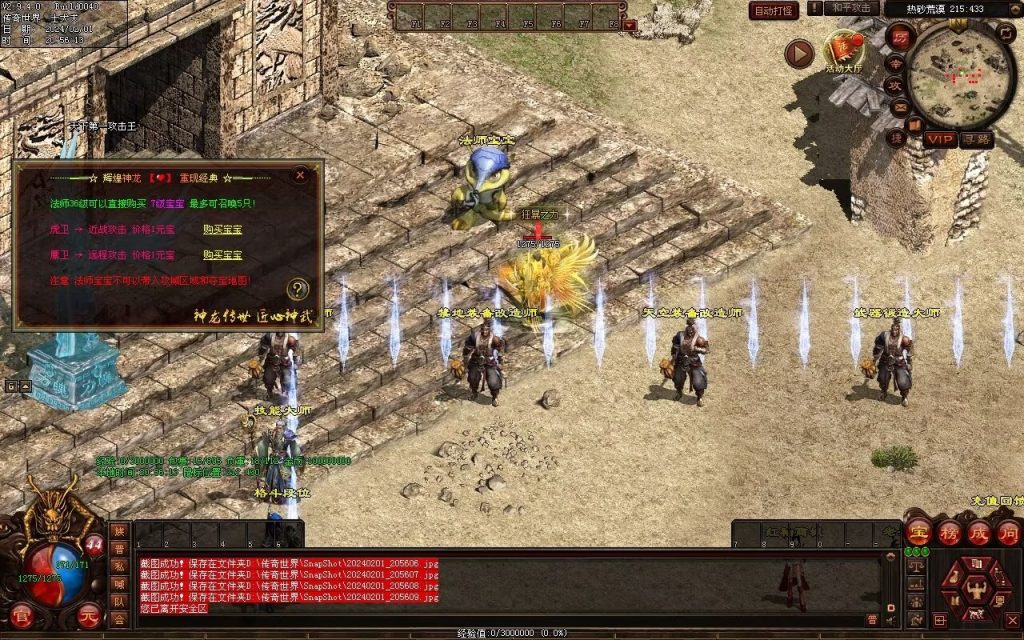
Task: Switch chat to the 私 private channel
Action: point(119,566)
